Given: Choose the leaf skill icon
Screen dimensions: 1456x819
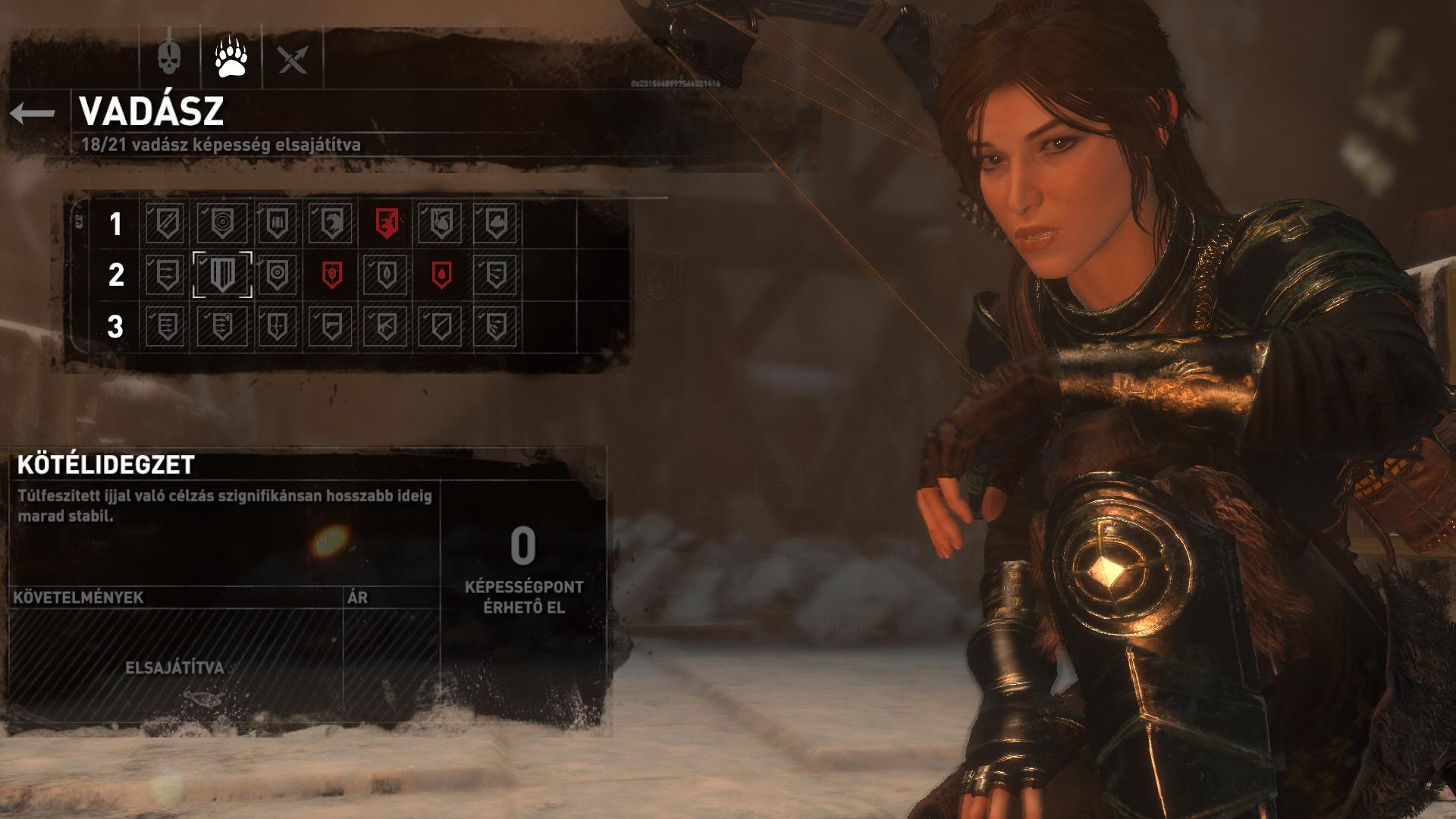Looking at the screenshot, I should (x=386, y=275).
